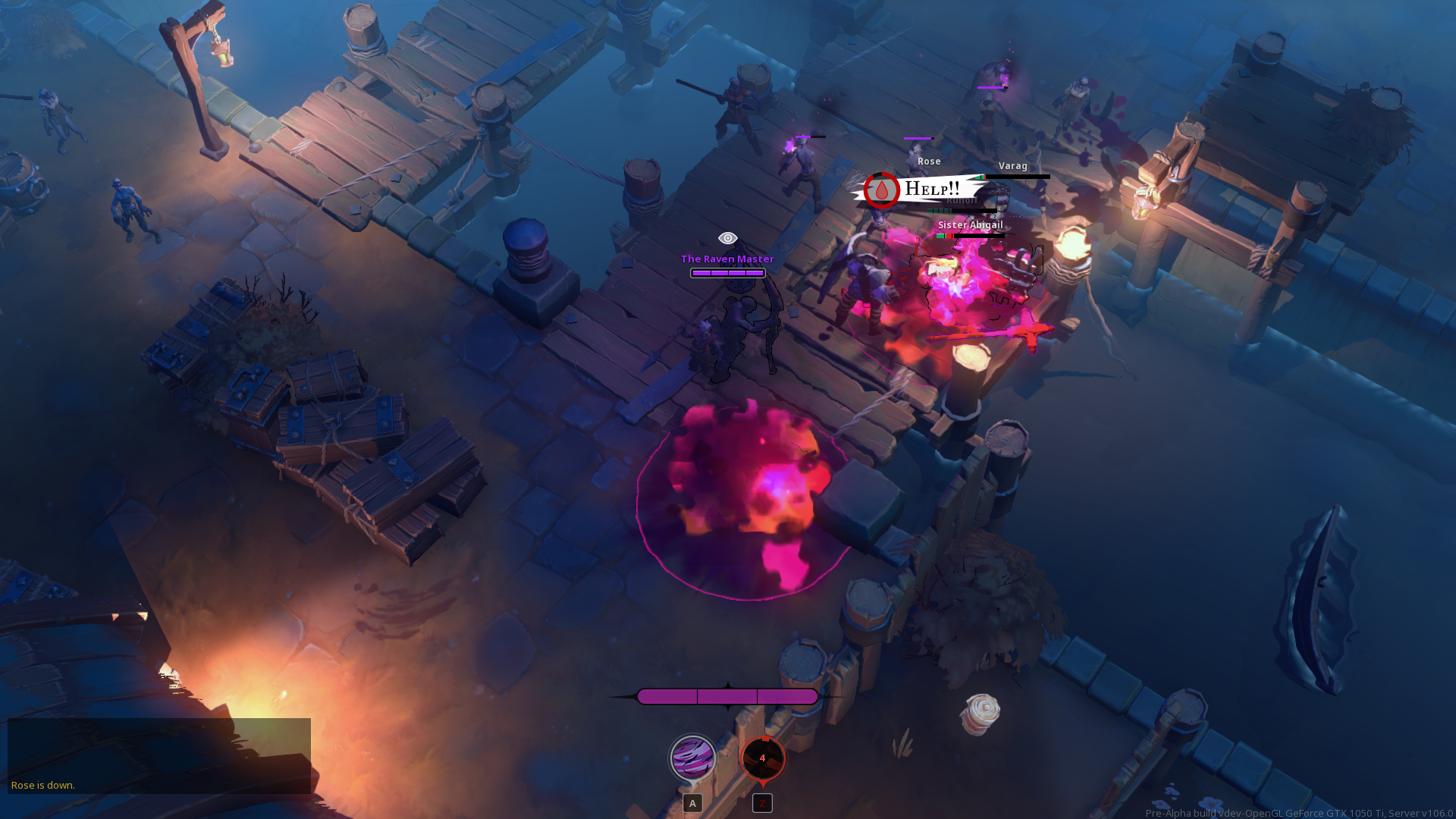
Task: Open the chat log showing 'Rose is down.'
Action: click(158, 755)
